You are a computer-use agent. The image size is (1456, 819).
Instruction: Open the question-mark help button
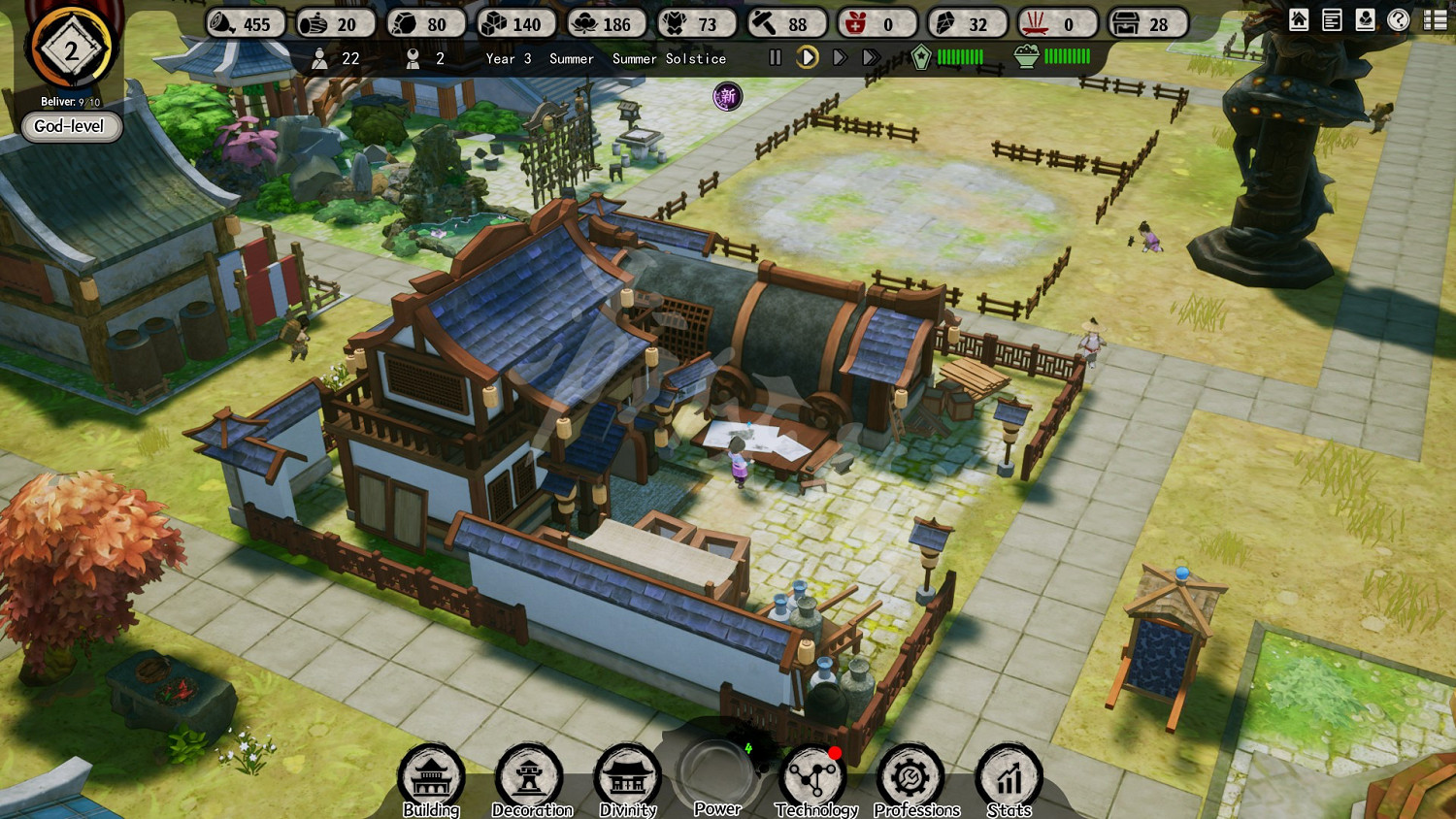pos(1399,20)
